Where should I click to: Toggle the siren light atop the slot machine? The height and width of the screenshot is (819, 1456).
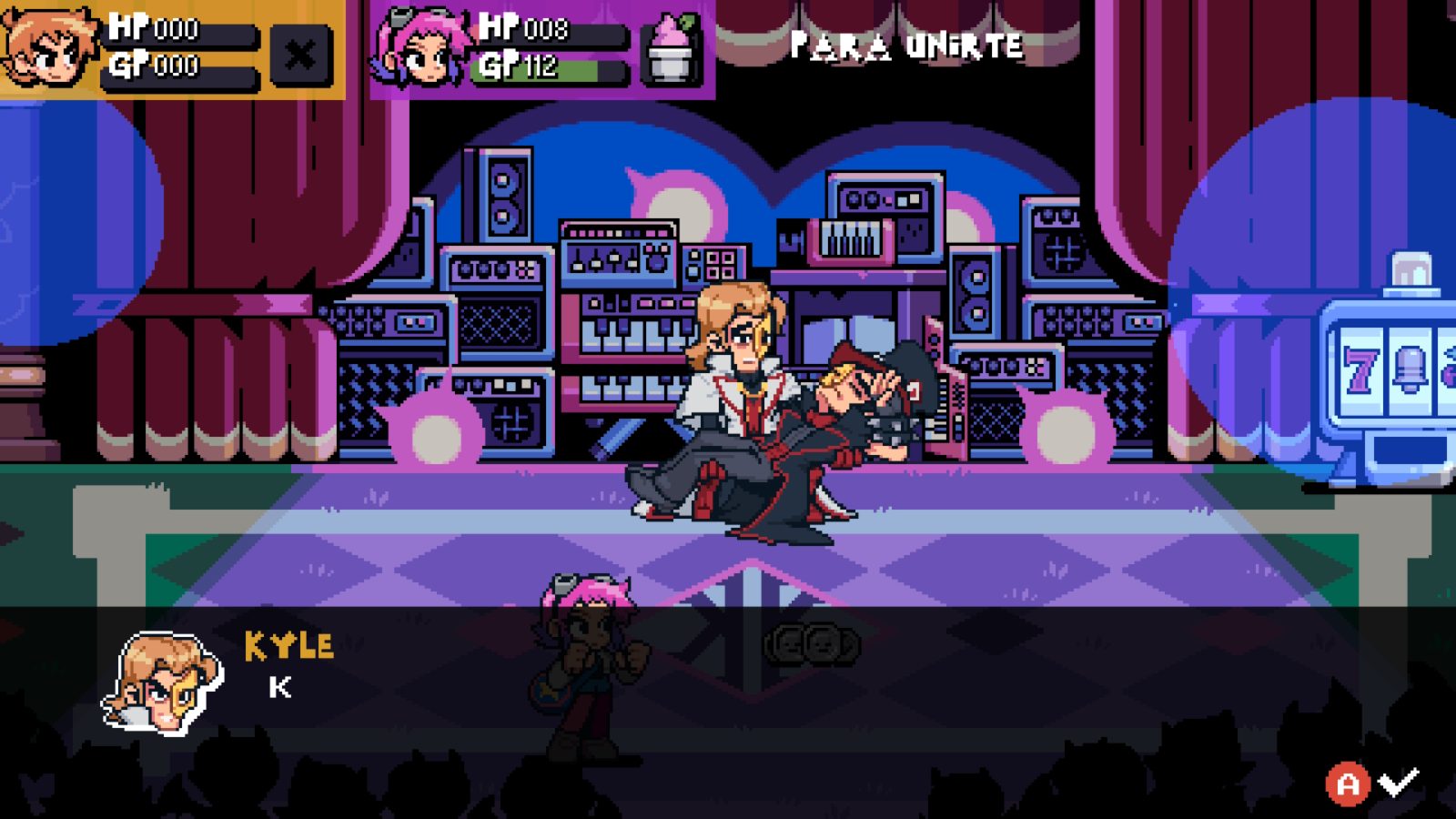(x=1413, y=270)
